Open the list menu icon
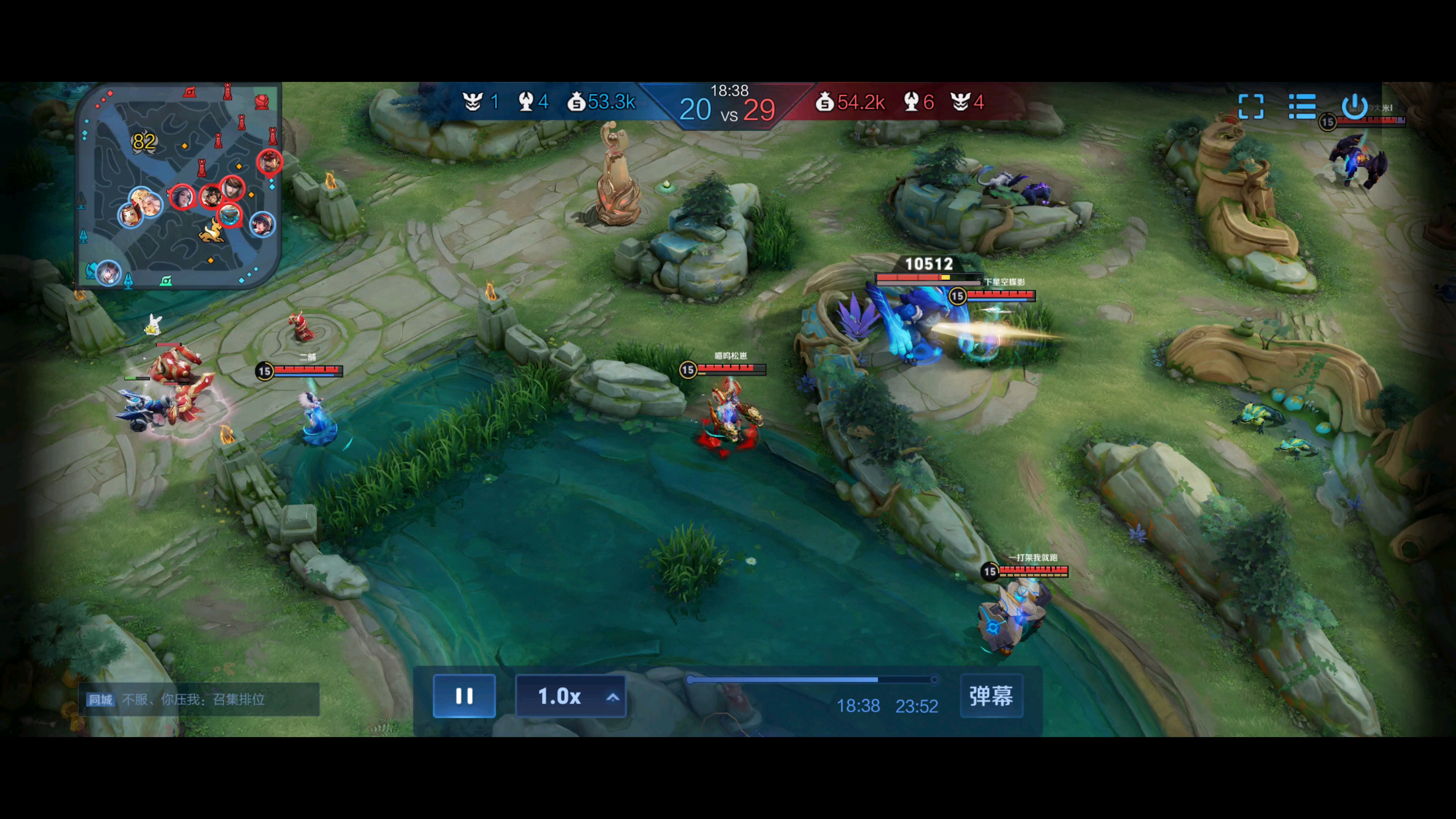Screen dimensions: 1456x819 pyautogui.click(x=1302, y=106)
